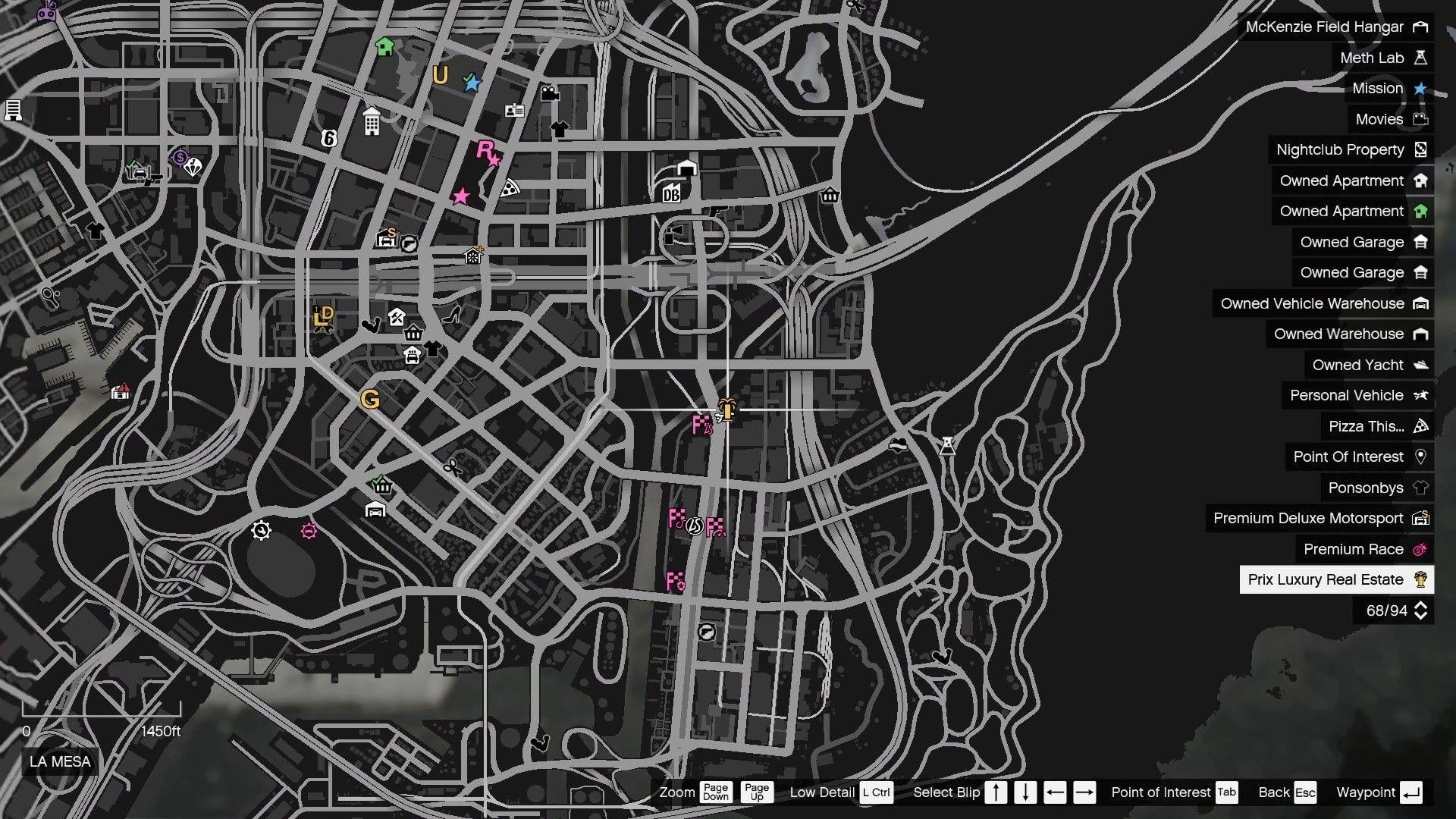
Task: Select next blip with the down arrow
Action: [x=1025, y=792]
